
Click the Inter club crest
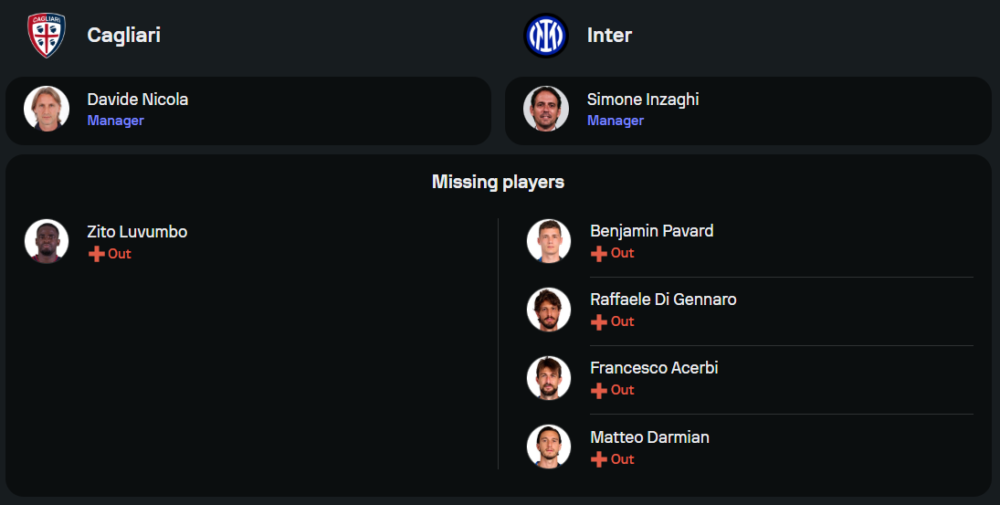tap(546, 35)
